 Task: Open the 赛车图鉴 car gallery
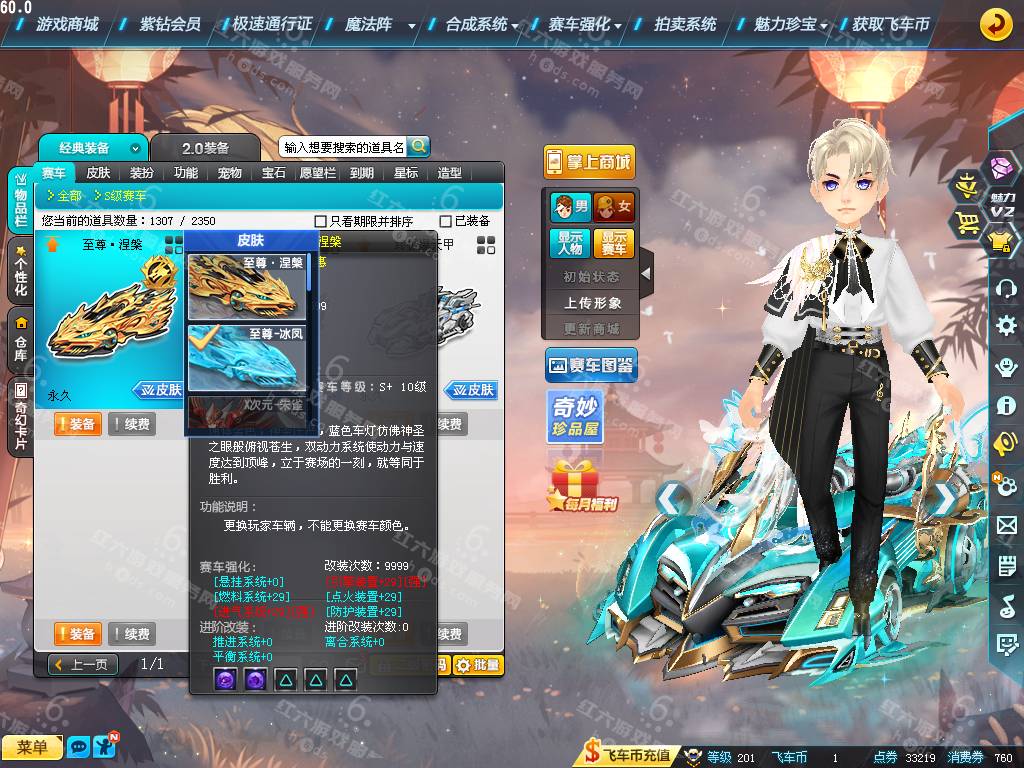point(590,367)
